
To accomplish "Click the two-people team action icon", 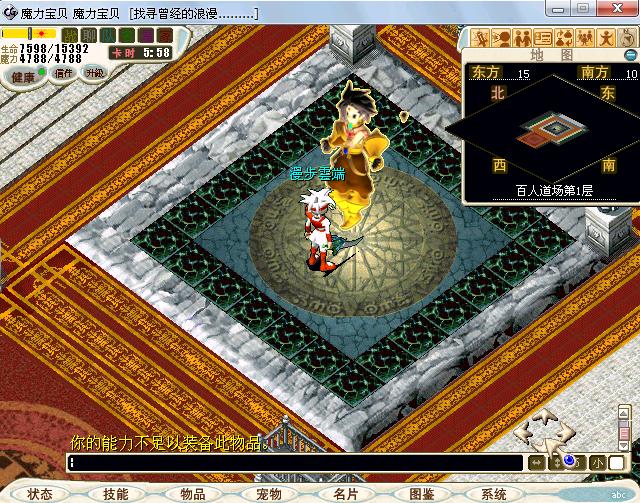I will click(x=522, y=39).
